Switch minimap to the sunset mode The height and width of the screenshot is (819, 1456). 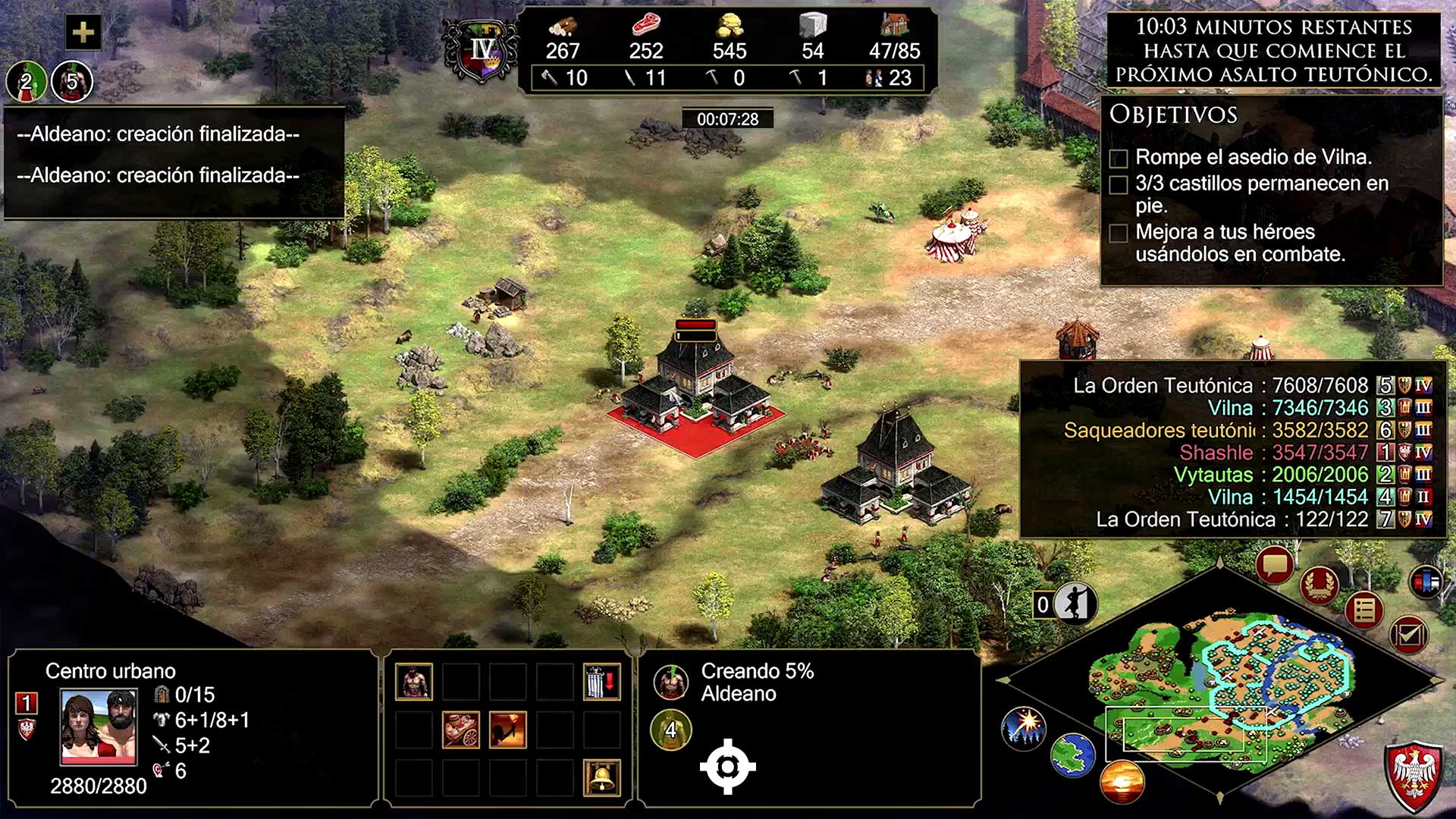[1122, 781]
